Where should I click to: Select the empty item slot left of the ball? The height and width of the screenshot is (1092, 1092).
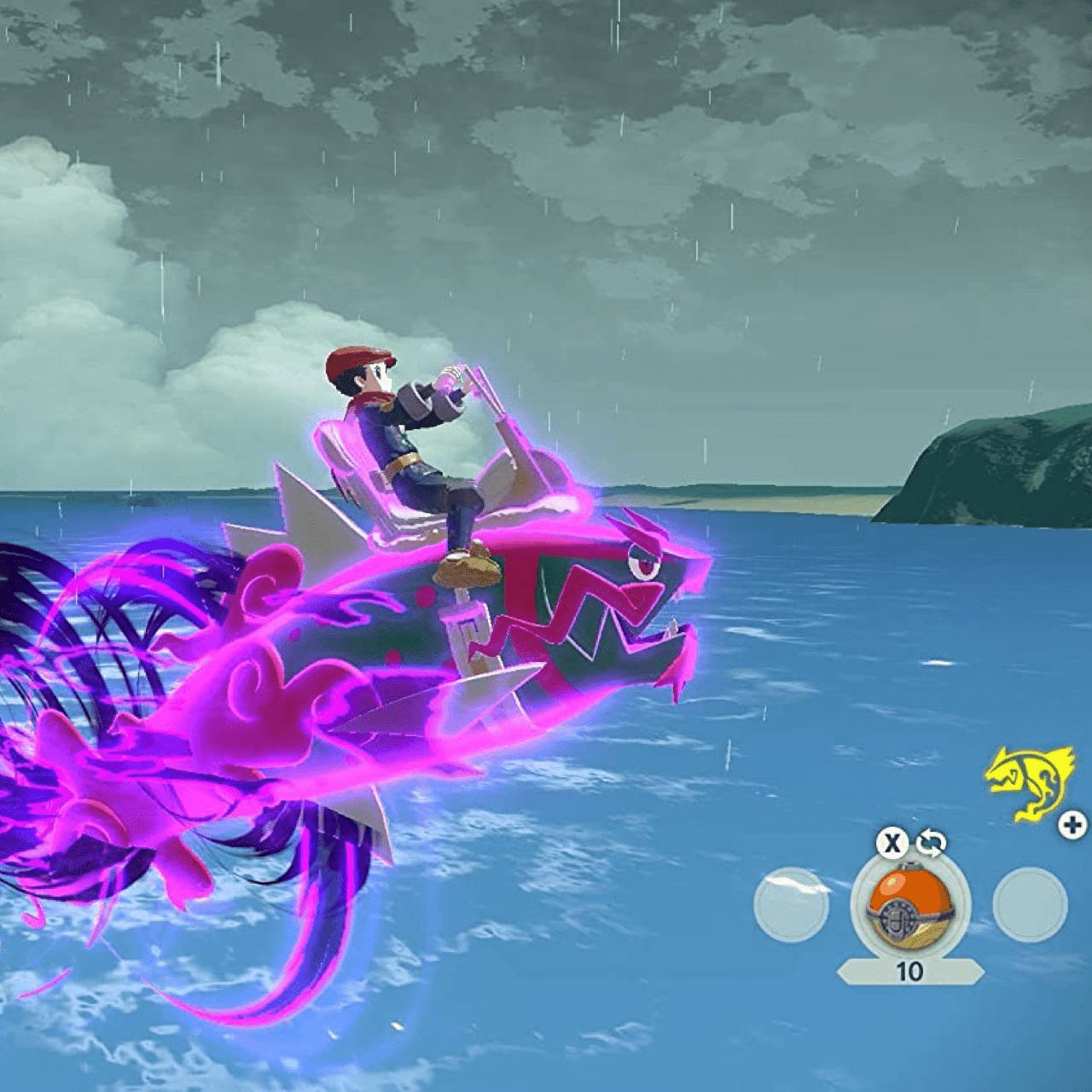(792, 905)
